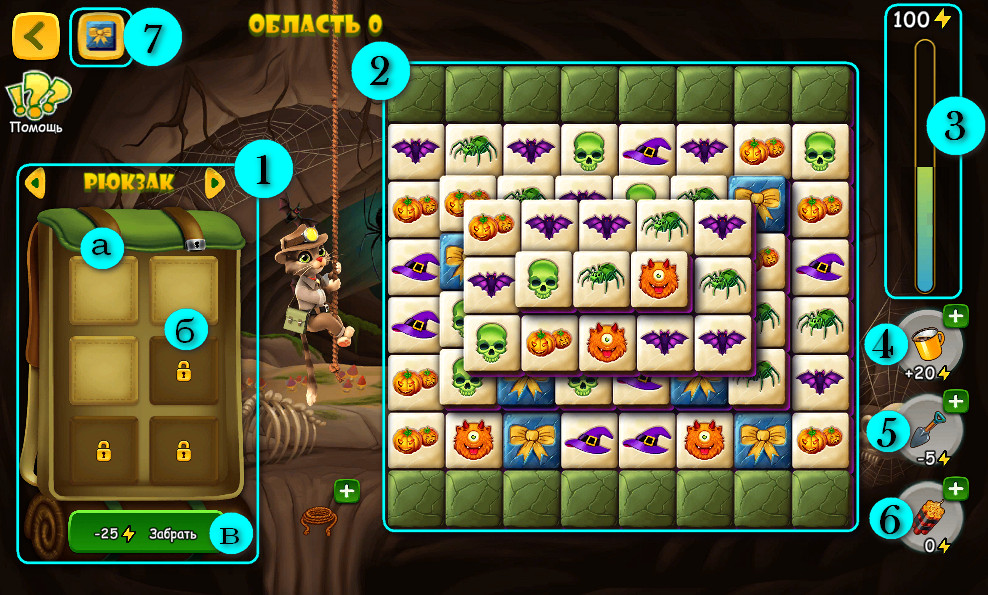Use the paint bucket +20 energy booster
The image size is (988, 595).
(x=924, y=345)
